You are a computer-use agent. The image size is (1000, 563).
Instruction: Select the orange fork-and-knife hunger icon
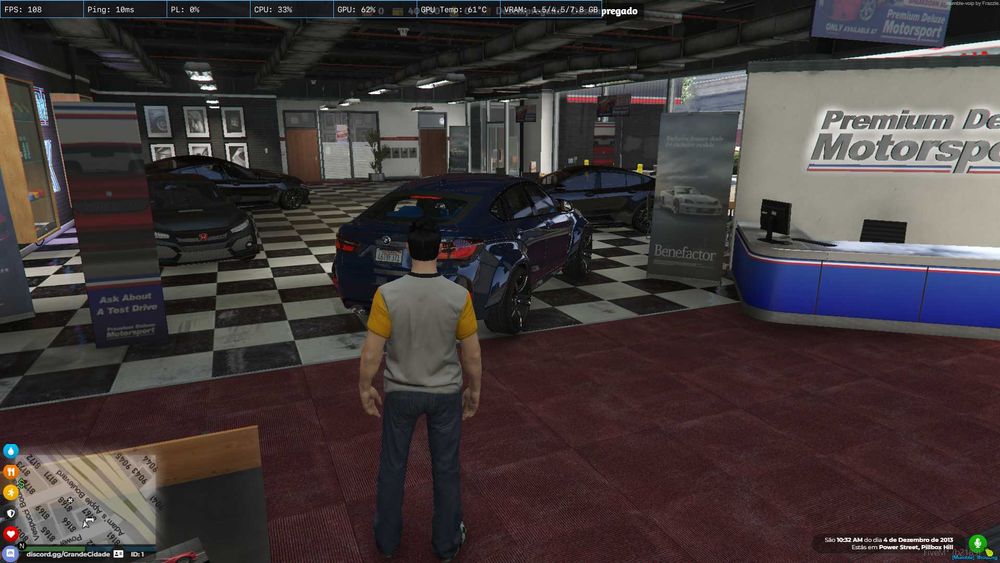point(11,471)
